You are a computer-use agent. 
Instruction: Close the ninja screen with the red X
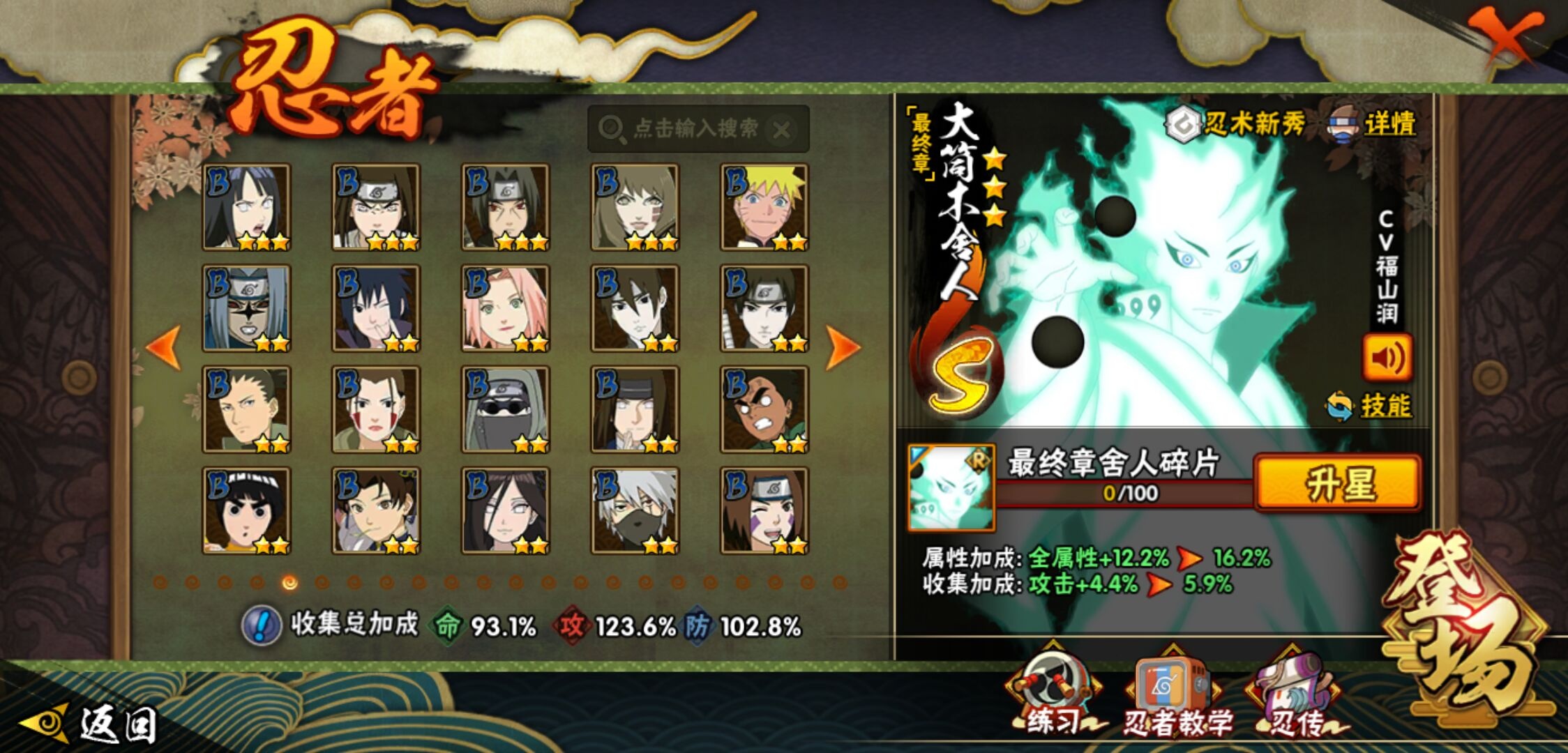(x=1505, y=36)
